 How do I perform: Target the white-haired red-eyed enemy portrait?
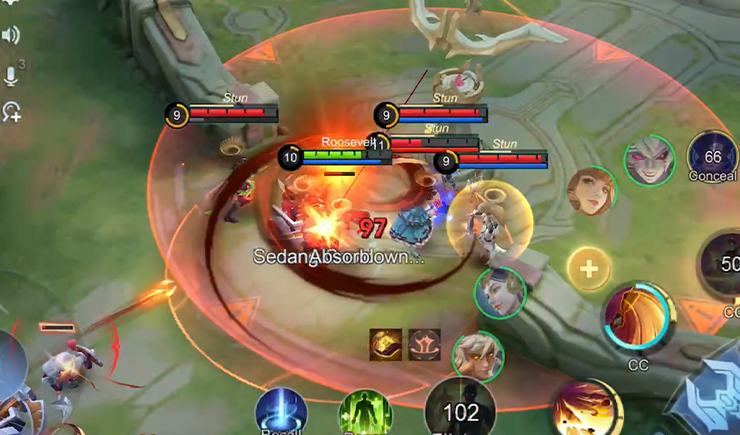coord(648,161)
